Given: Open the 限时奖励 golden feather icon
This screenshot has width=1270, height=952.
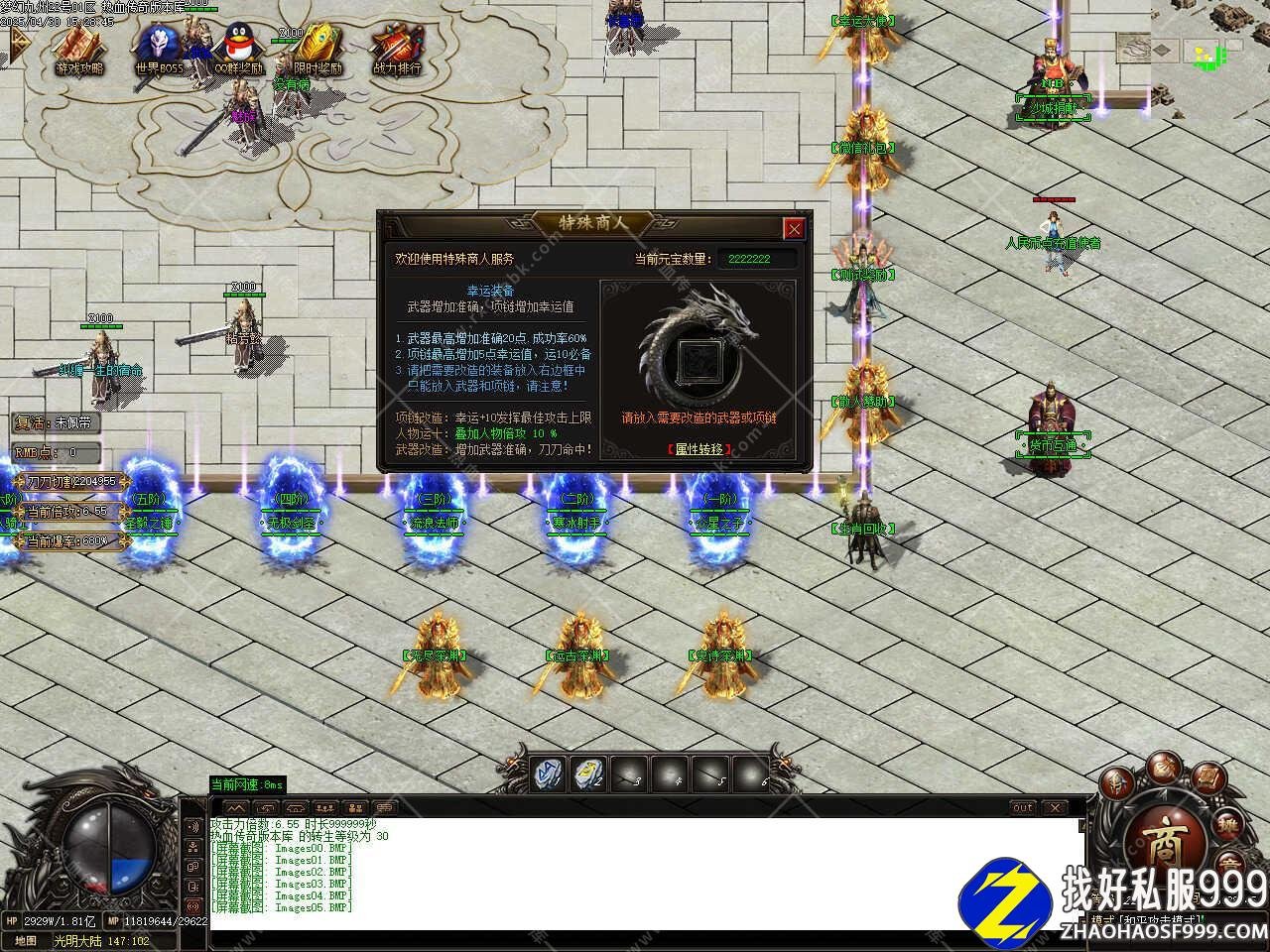Looking at the screenshot, I should (317, 48).
